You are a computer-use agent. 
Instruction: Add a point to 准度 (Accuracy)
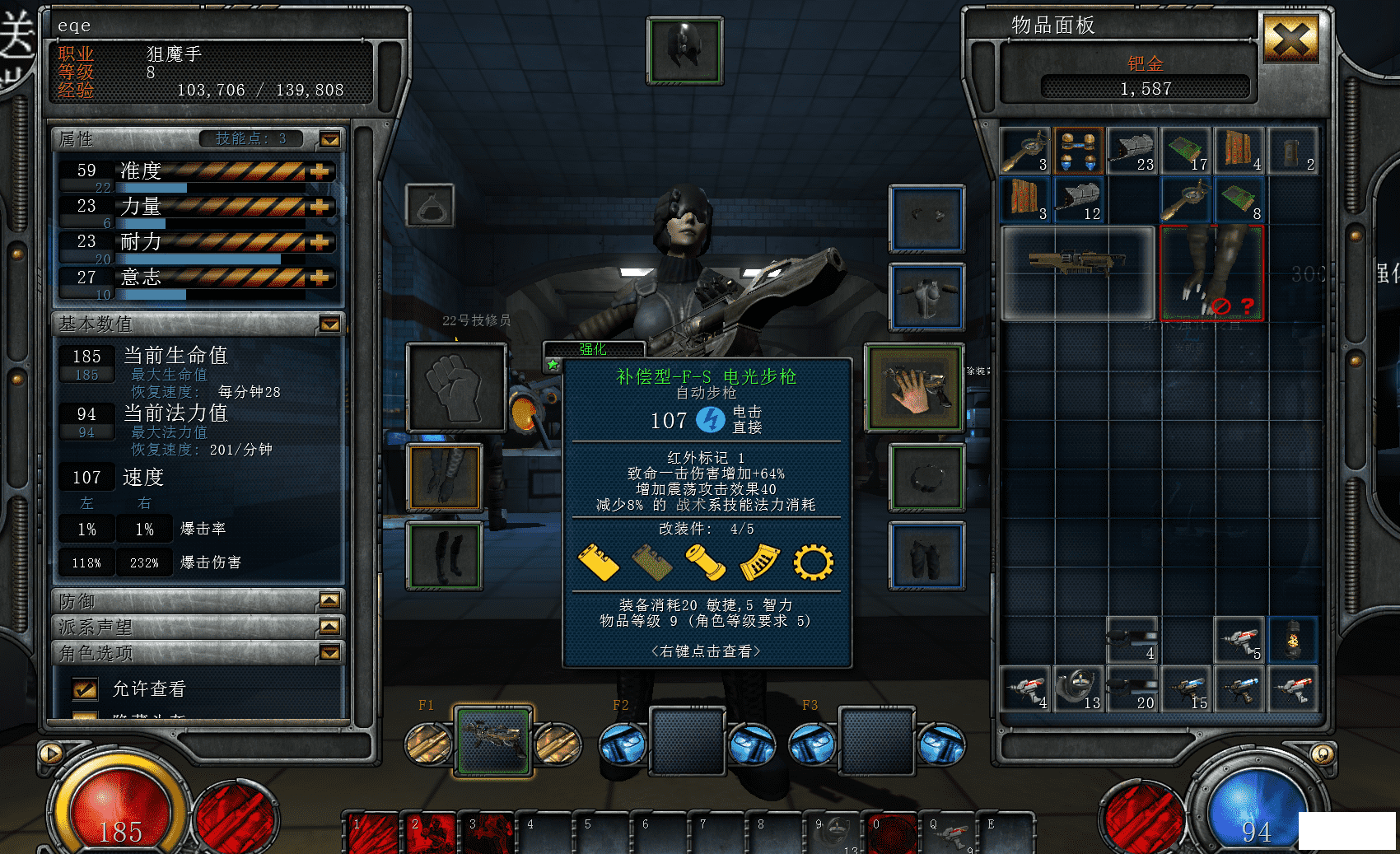(319, 171)
